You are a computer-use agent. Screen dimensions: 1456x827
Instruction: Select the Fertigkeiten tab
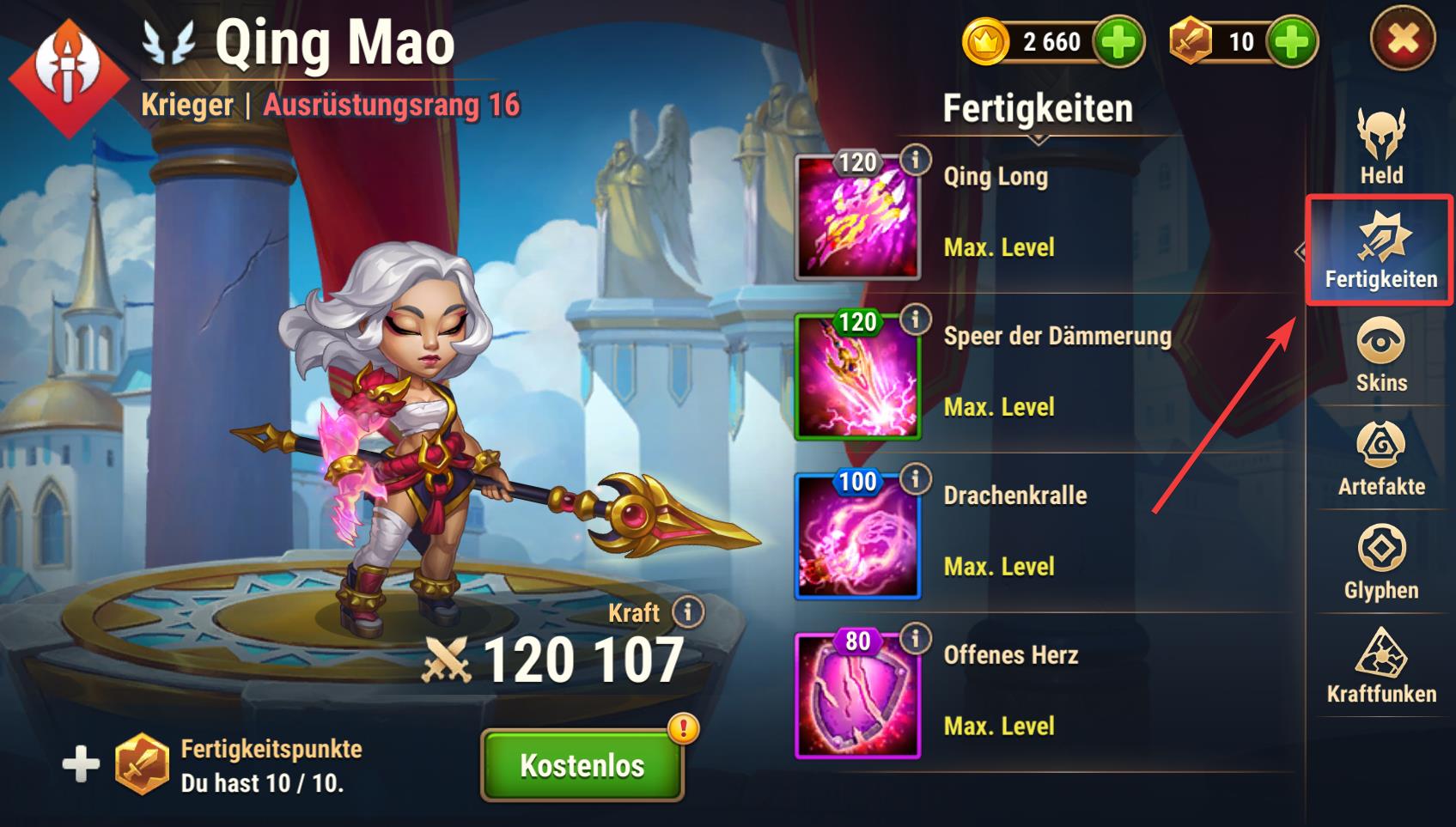tap(1380, 251)
